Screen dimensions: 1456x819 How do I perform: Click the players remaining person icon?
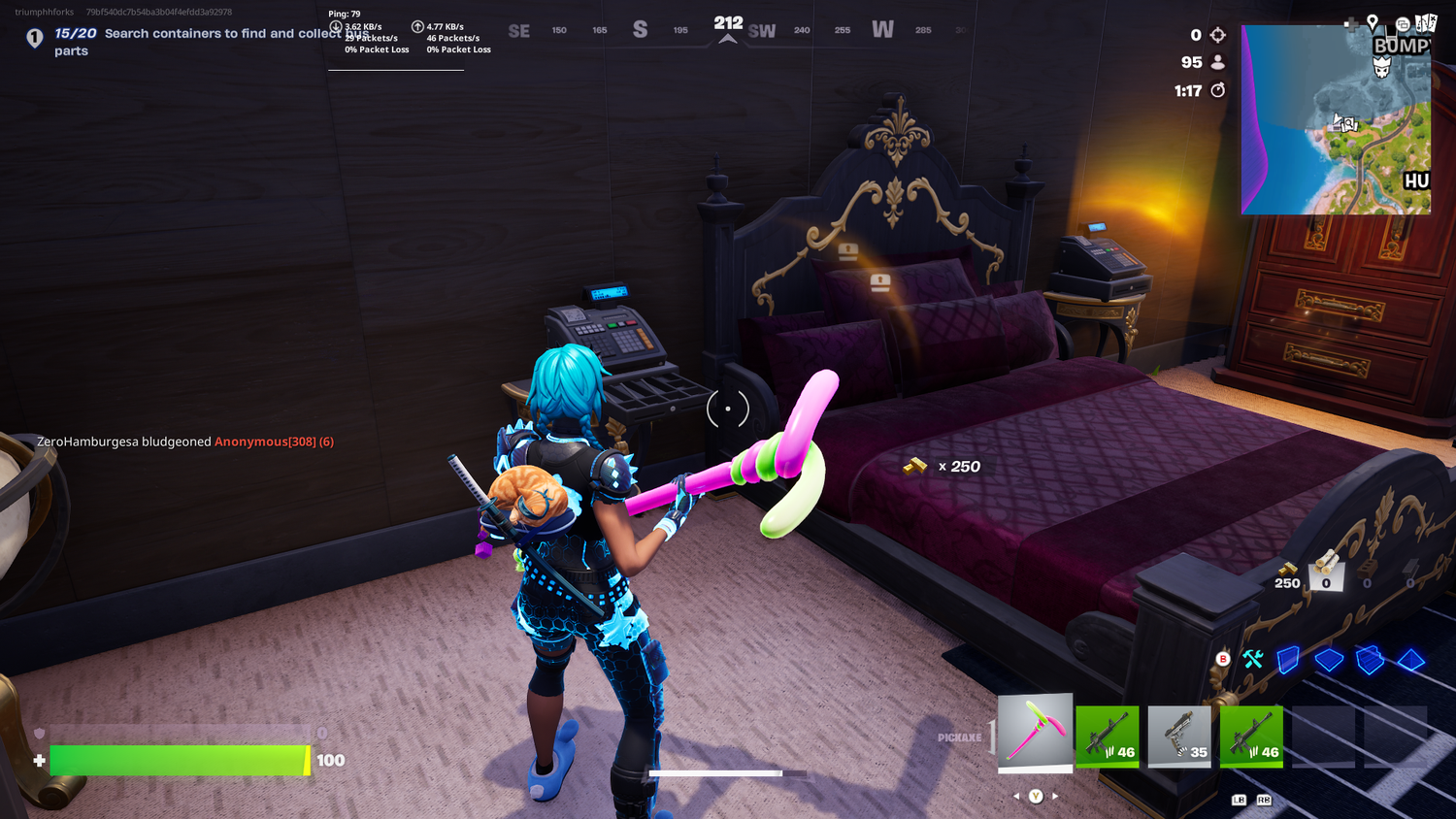(x=1217, y=62)
